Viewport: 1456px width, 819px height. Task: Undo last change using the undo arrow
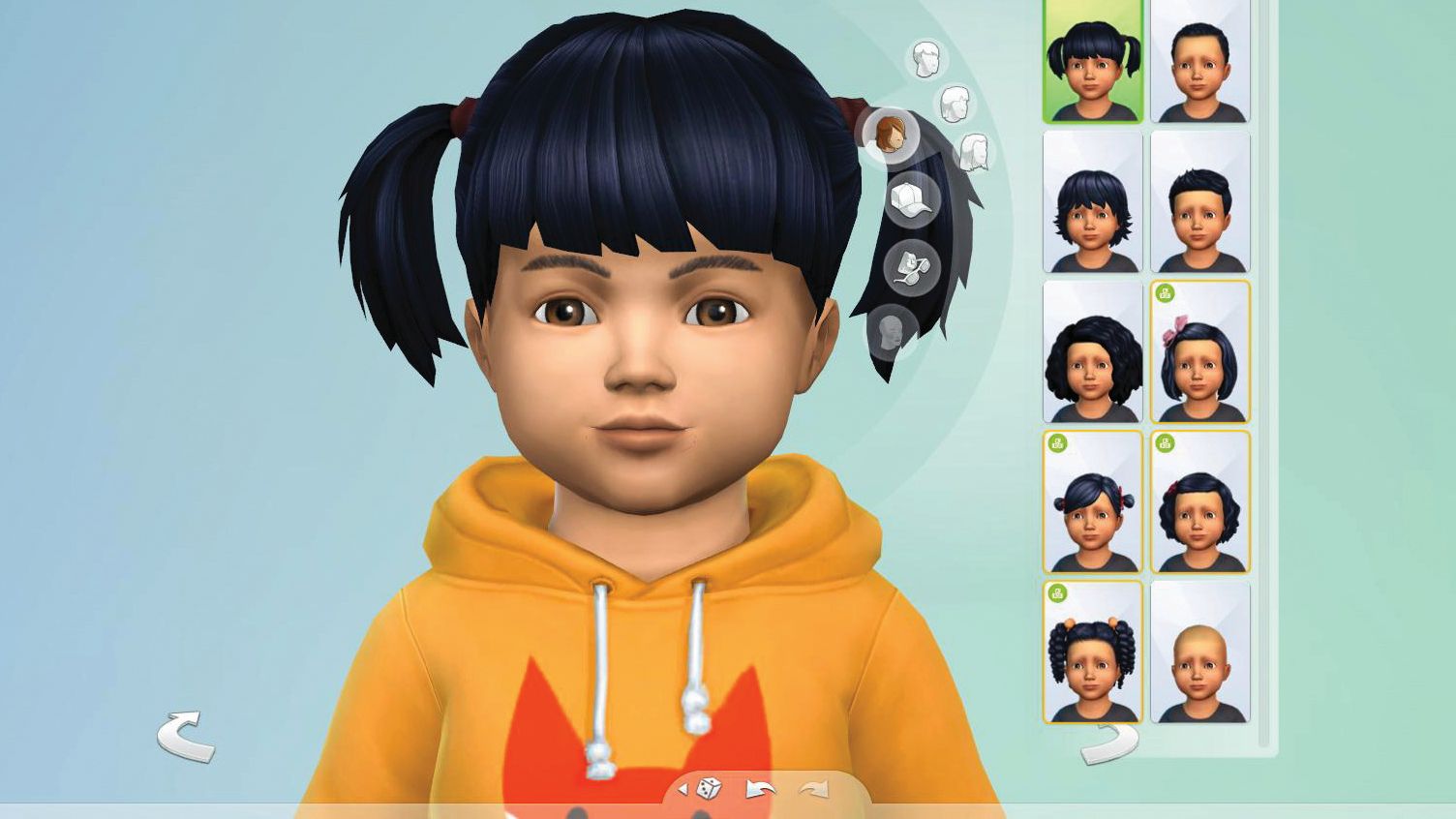760,789
